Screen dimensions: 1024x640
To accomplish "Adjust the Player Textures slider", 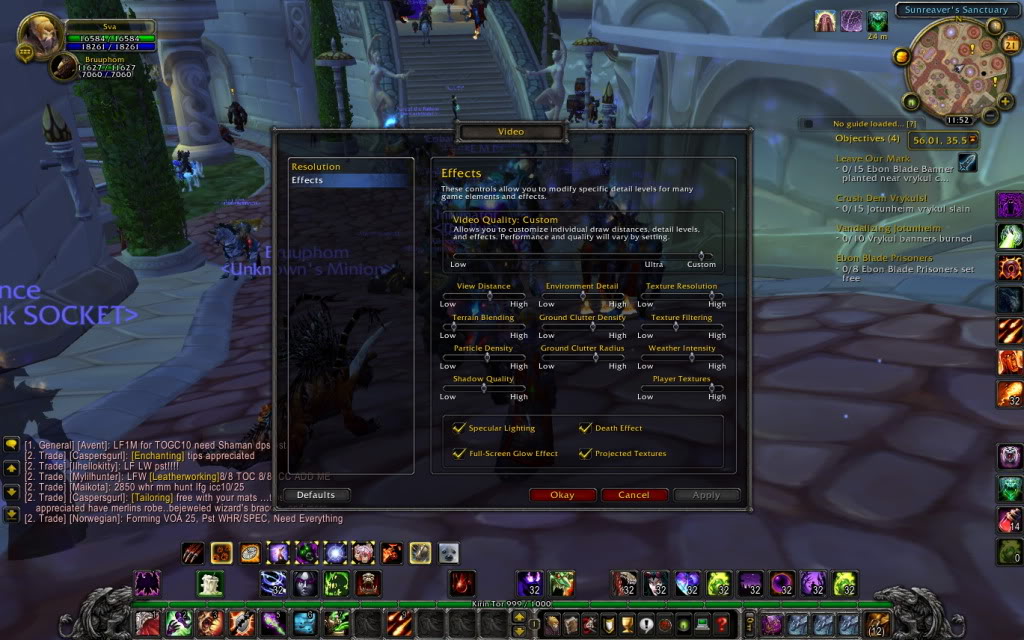I will (682, 388).
